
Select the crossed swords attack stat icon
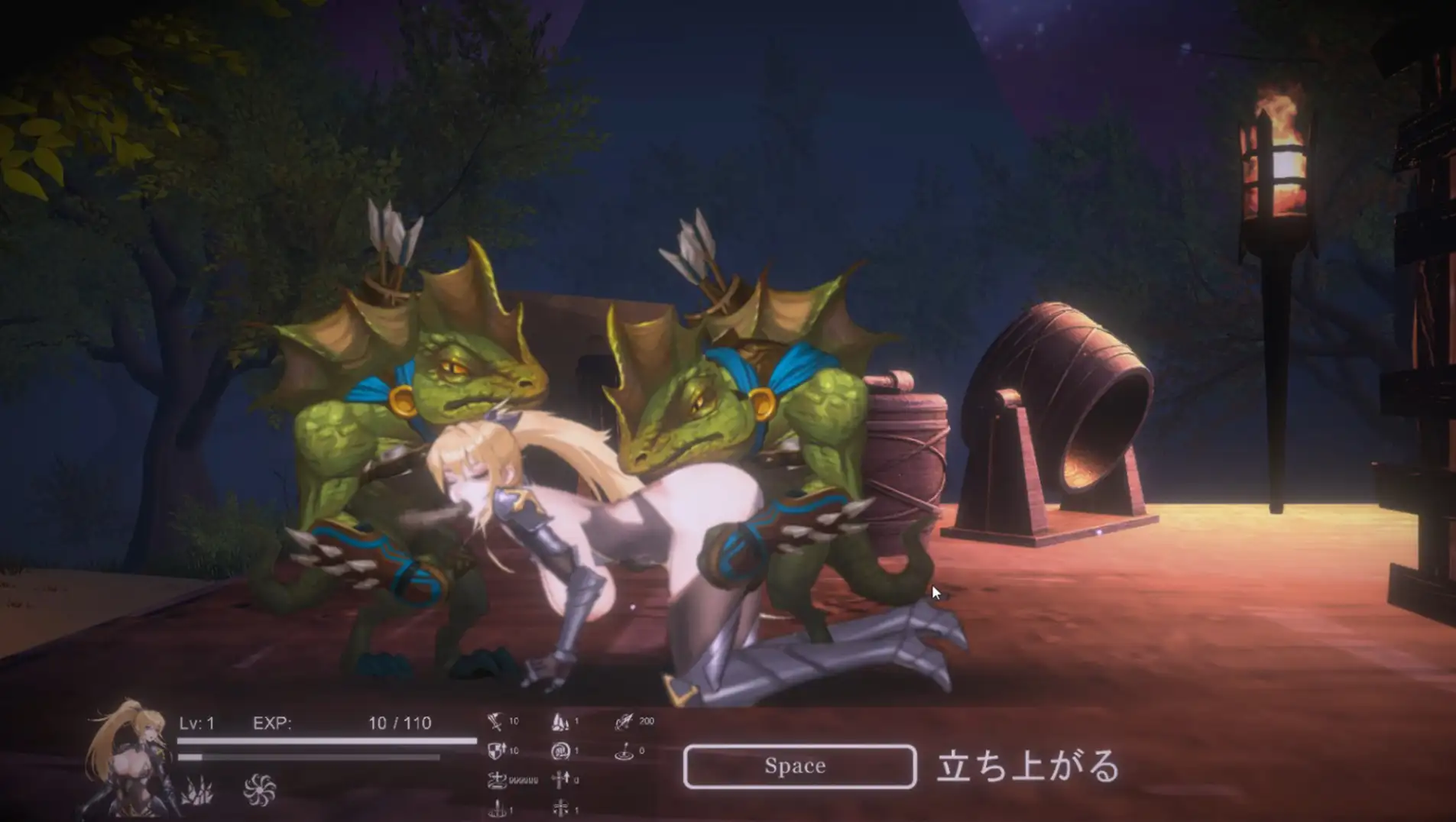[495, 721]
